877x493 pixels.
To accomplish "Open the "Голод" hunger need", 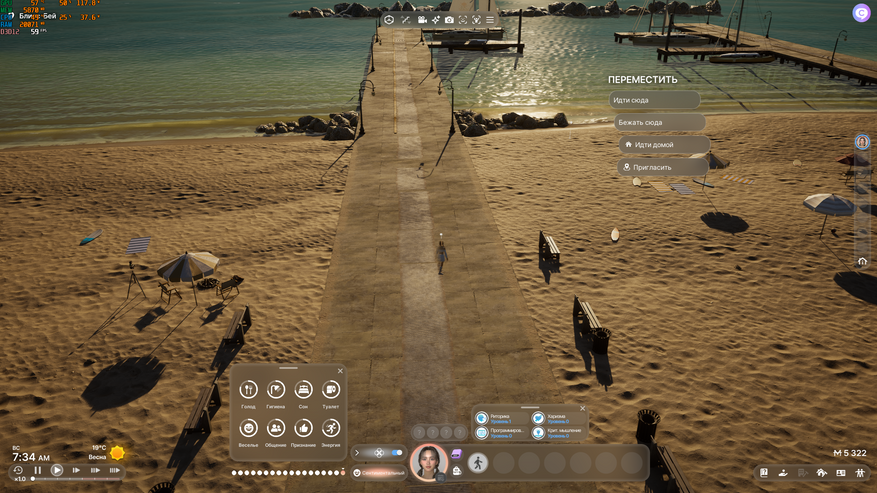I will [x=249, y=390].
